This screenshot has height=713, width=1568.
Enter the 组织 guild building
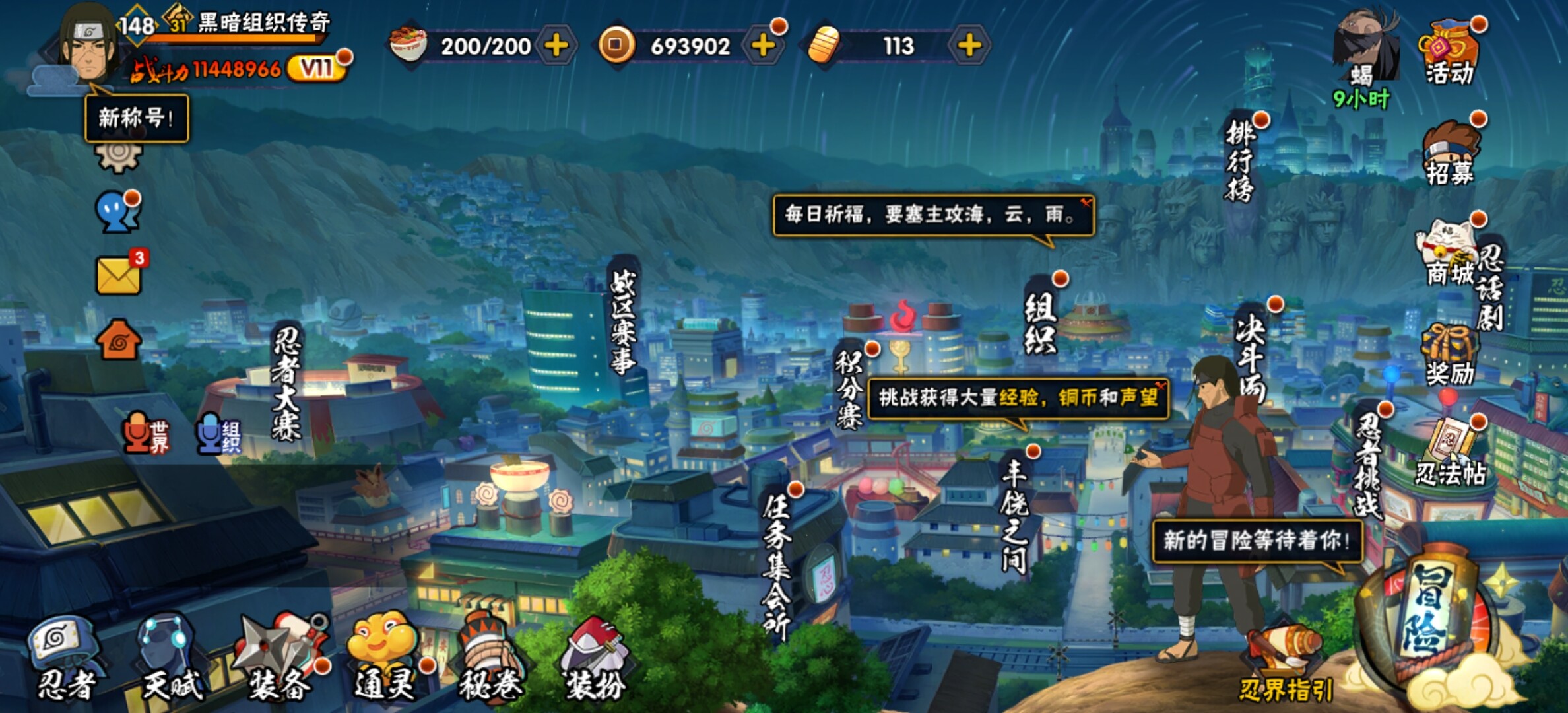tap(1039, 323)
